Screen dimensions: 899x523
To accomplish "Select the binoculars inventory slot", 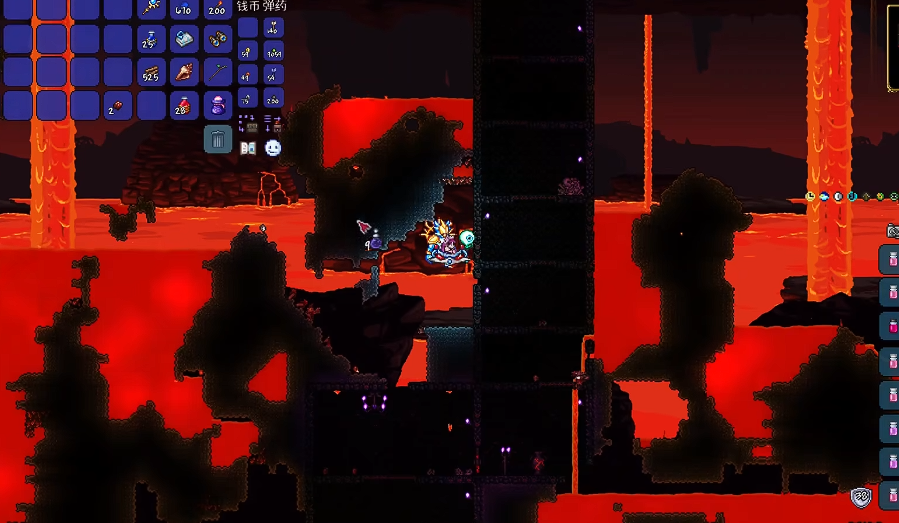I will click(x=218, y=39).
